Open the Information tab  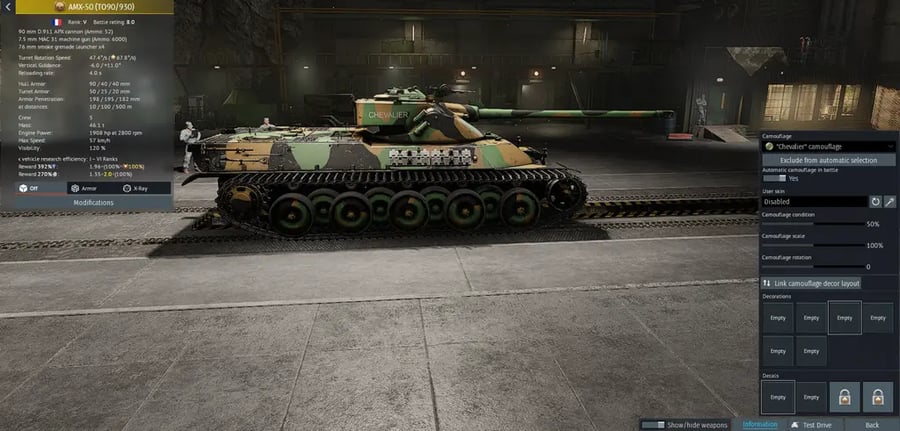coord(760,425)
